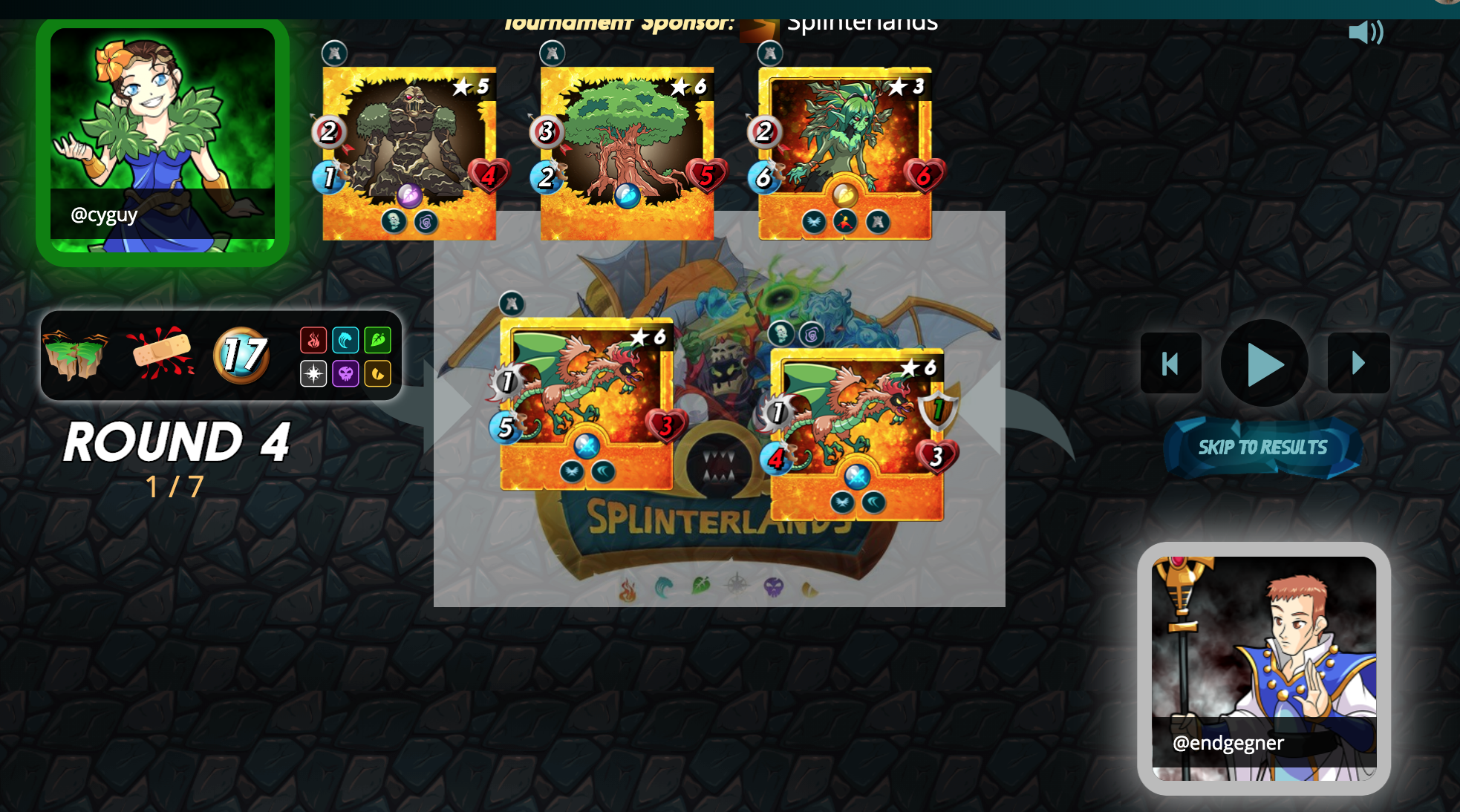This screenshot has height=812, width=1460.
Task: Skip to Results
Action: tap(1262, 448)
